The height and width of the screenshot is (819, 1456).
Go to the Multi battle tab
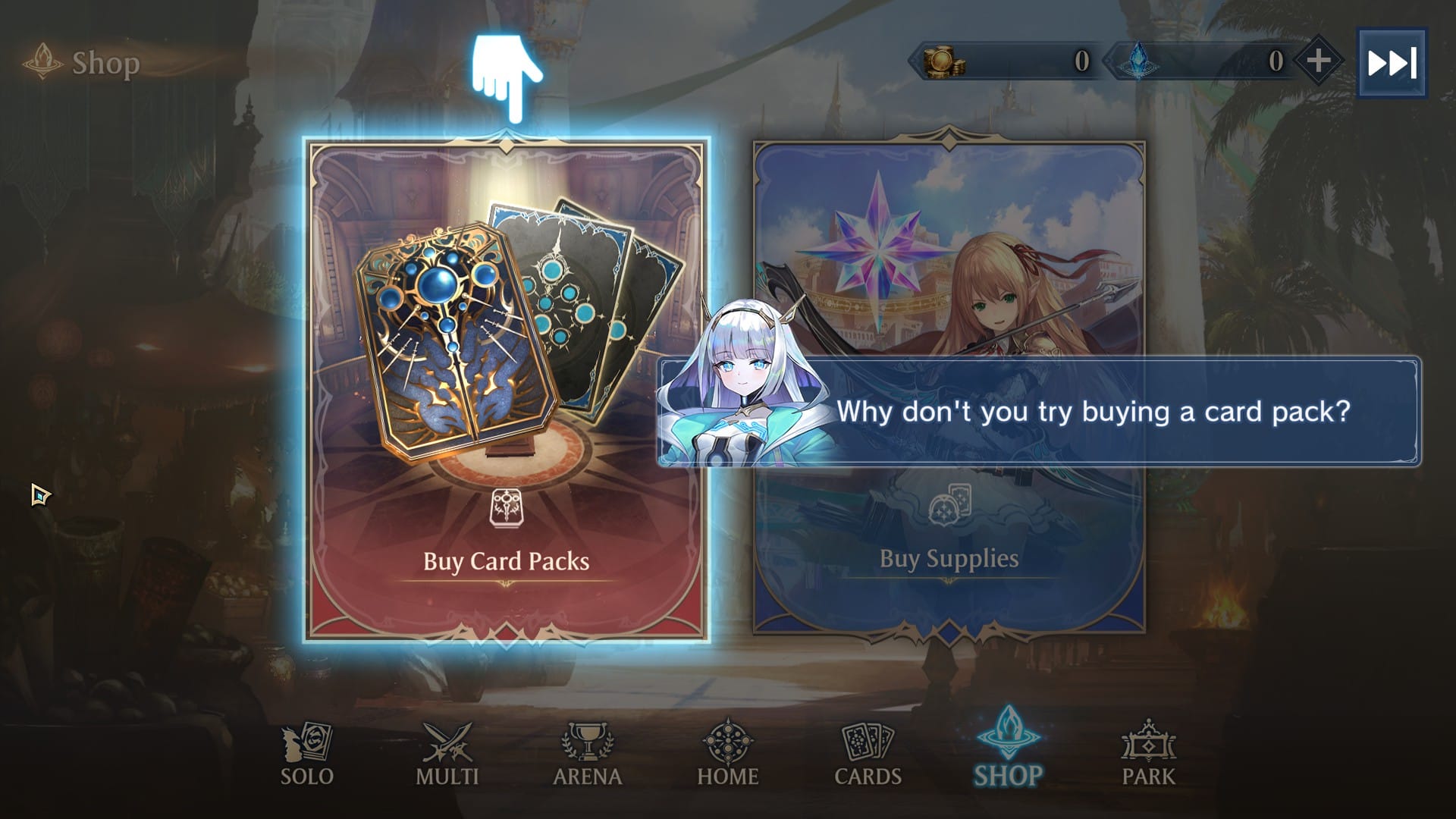(447, 754)
